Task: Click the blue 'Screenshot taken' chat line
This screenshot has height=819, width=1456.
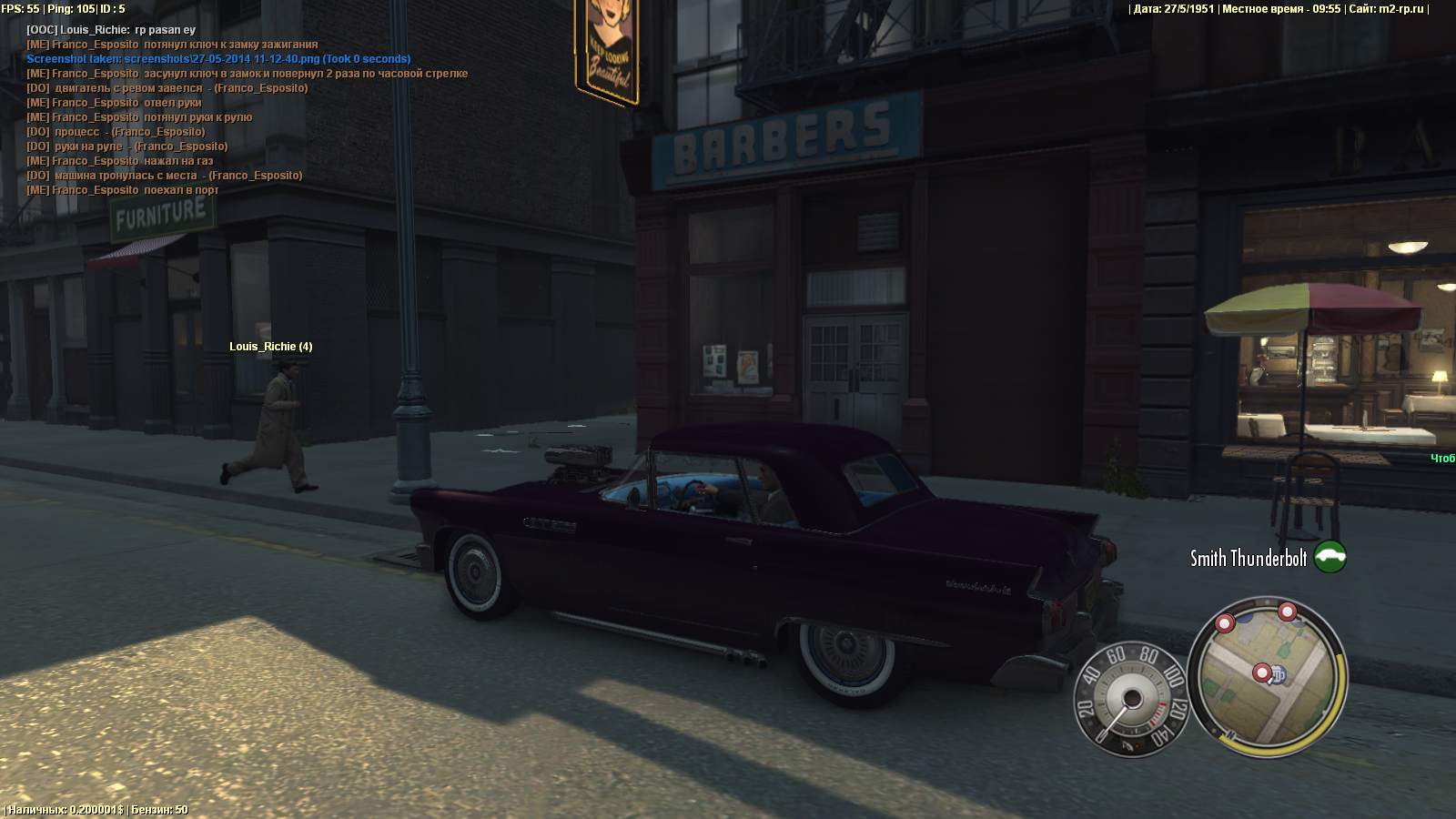Action: click(x=218, y=59)
